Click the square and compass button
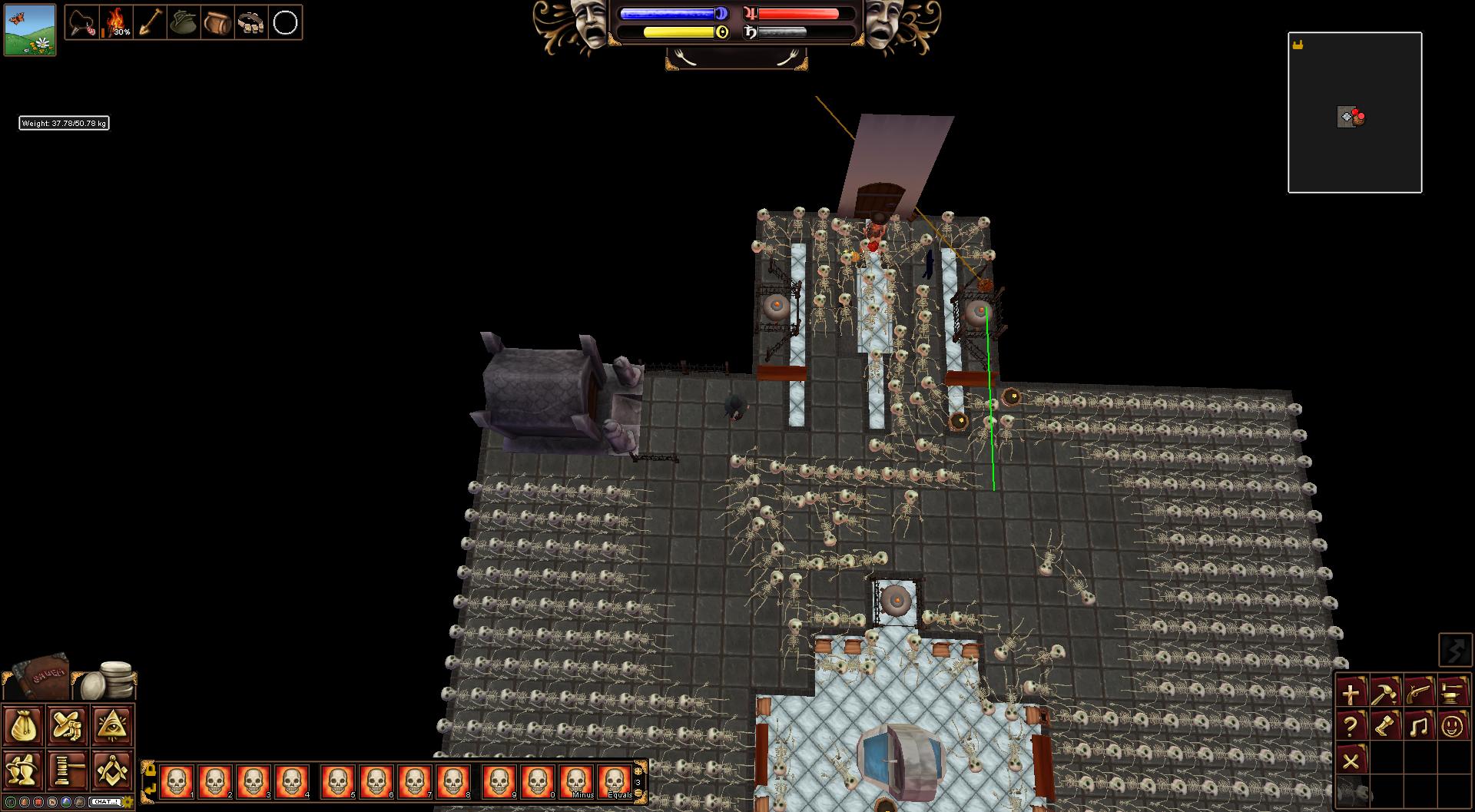1475x812 pixels. pyautogui.click(x=113, y=768)
